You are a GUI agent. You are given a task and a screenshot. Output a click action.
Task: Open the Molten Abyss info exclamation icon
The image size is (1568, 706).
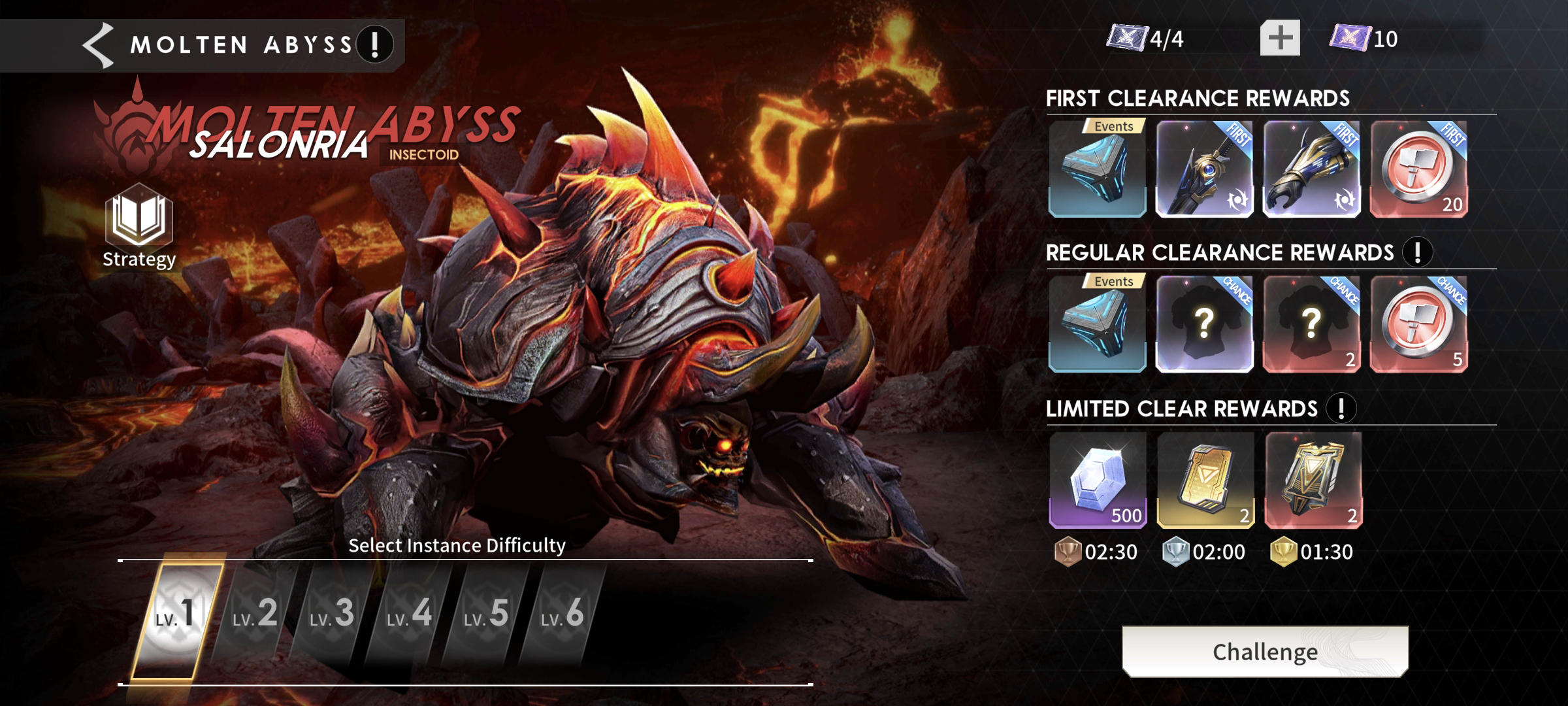point(375,44)
